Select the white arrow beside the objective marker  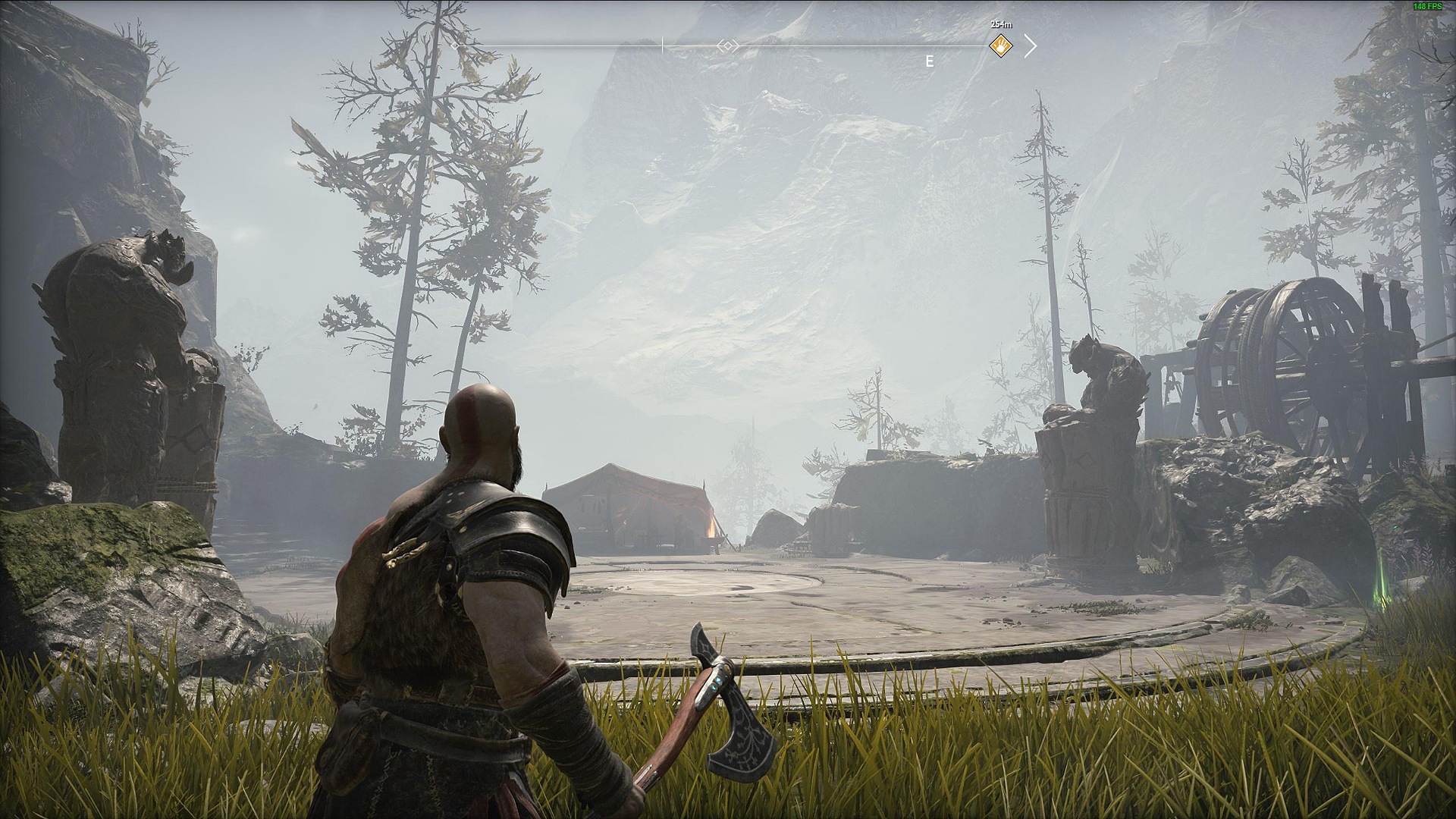(1030, 46)
